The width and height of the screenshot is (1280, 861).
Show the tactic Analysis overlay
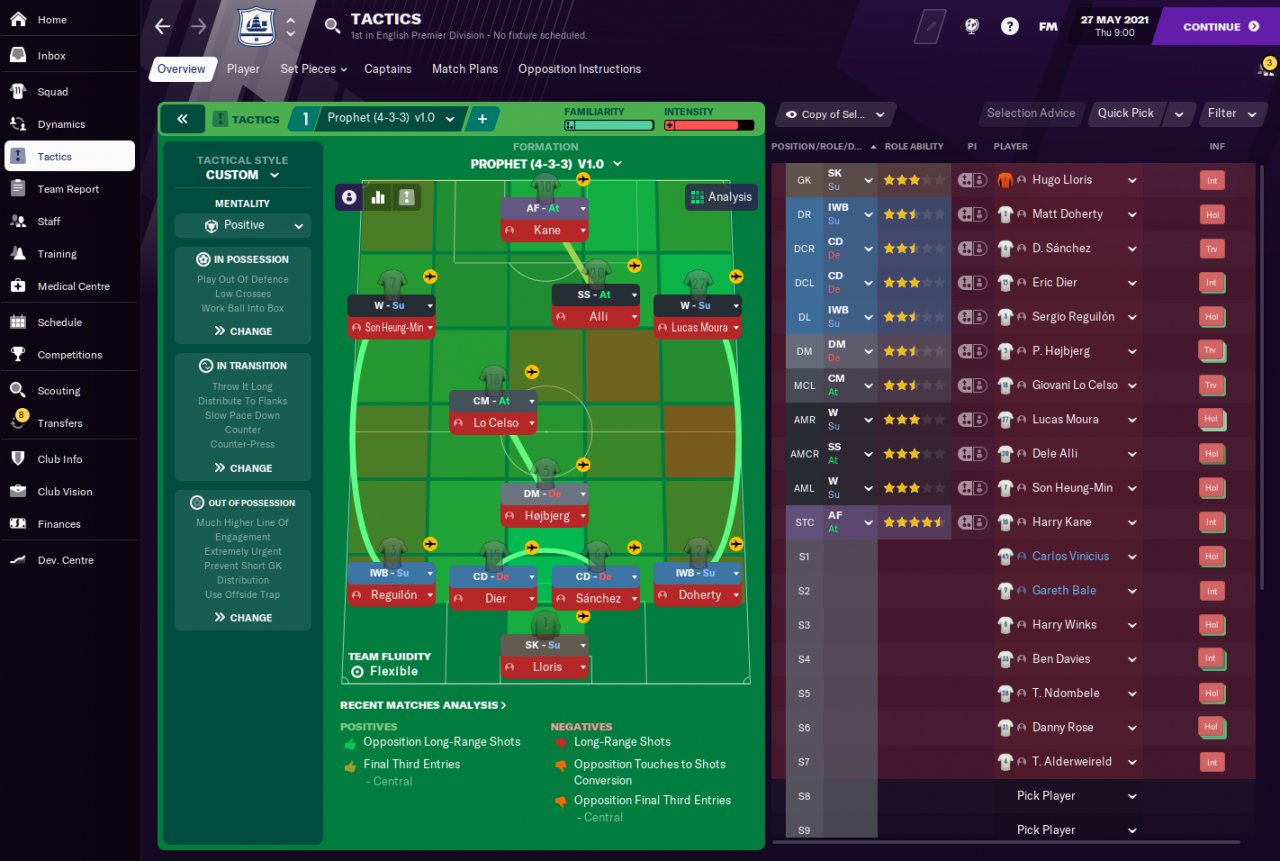click(x=721, y=197)
